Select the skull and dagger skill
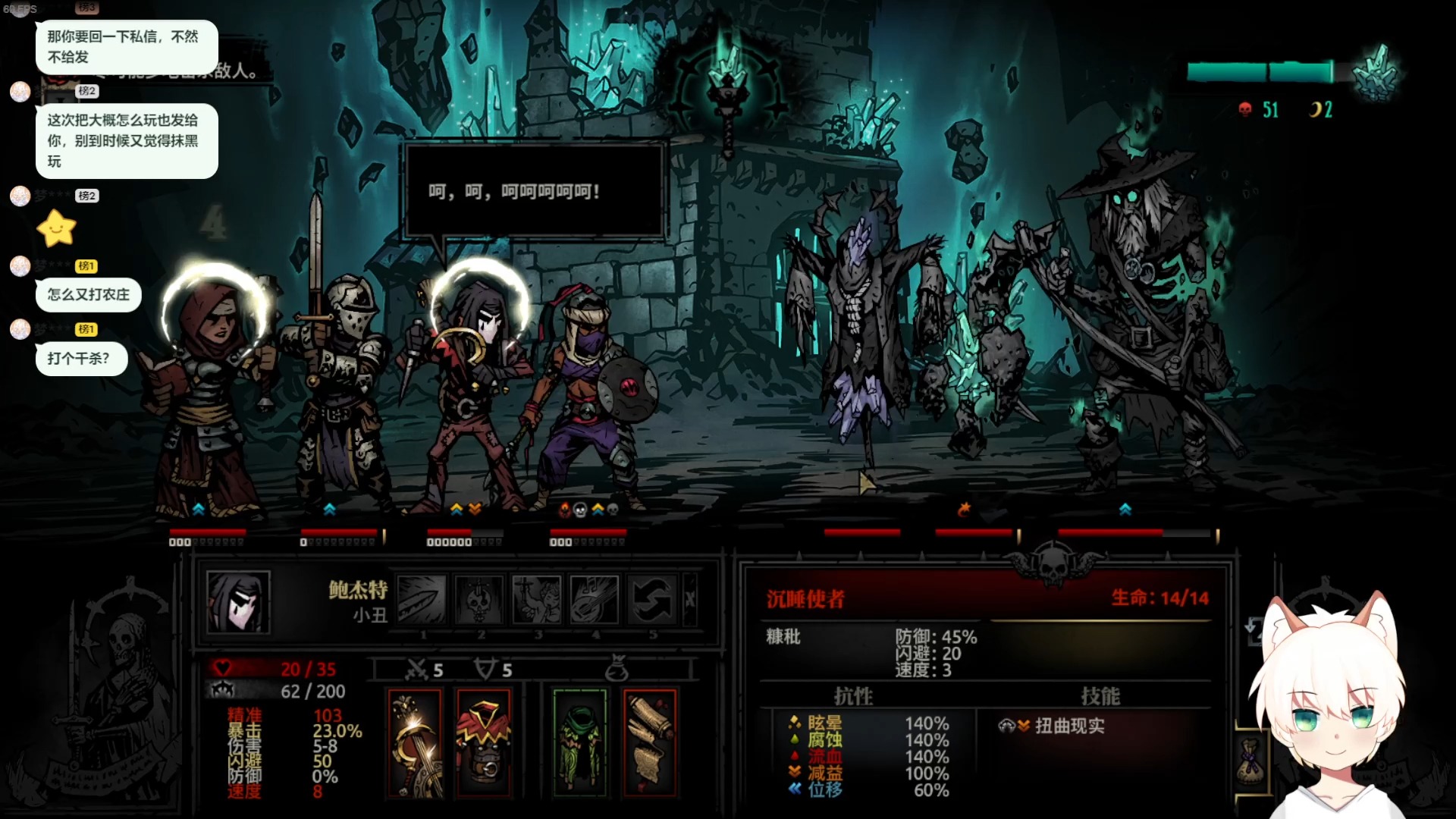Screen dimensions: 1456x819 tap(479, 599)
